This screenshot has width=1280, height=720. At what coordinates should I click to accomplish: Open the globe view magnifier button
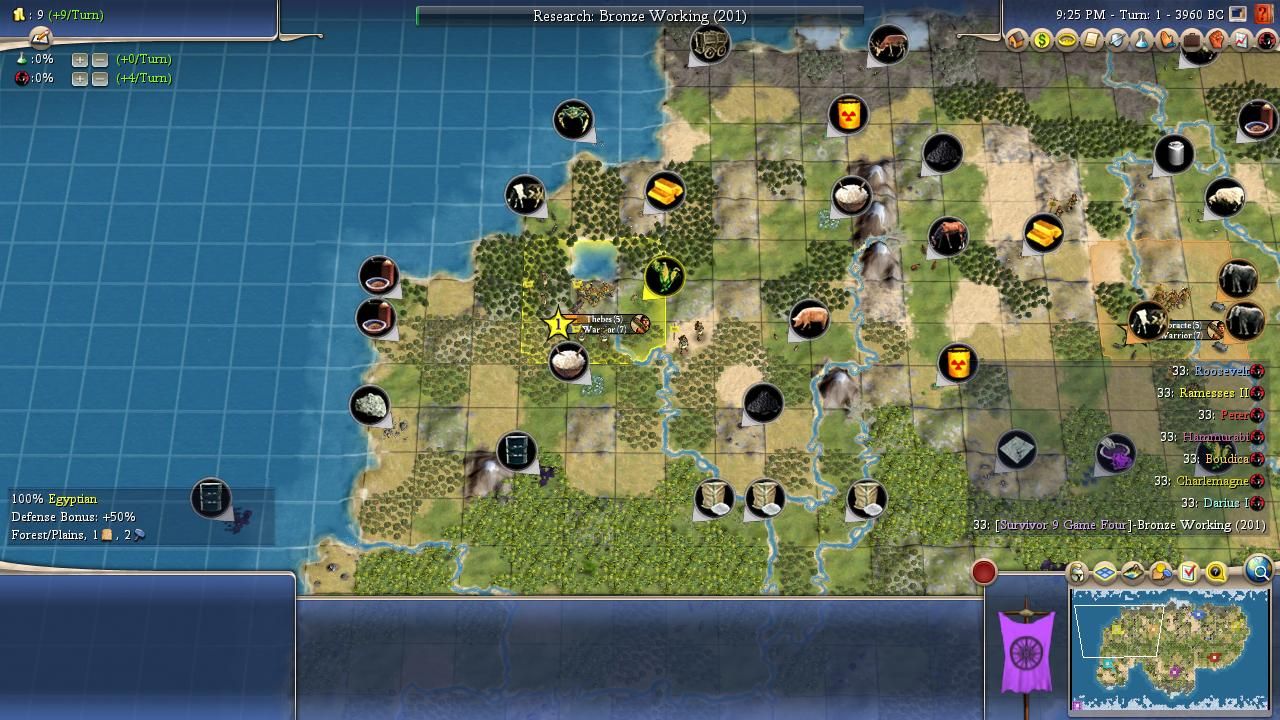click(1259, 571)
